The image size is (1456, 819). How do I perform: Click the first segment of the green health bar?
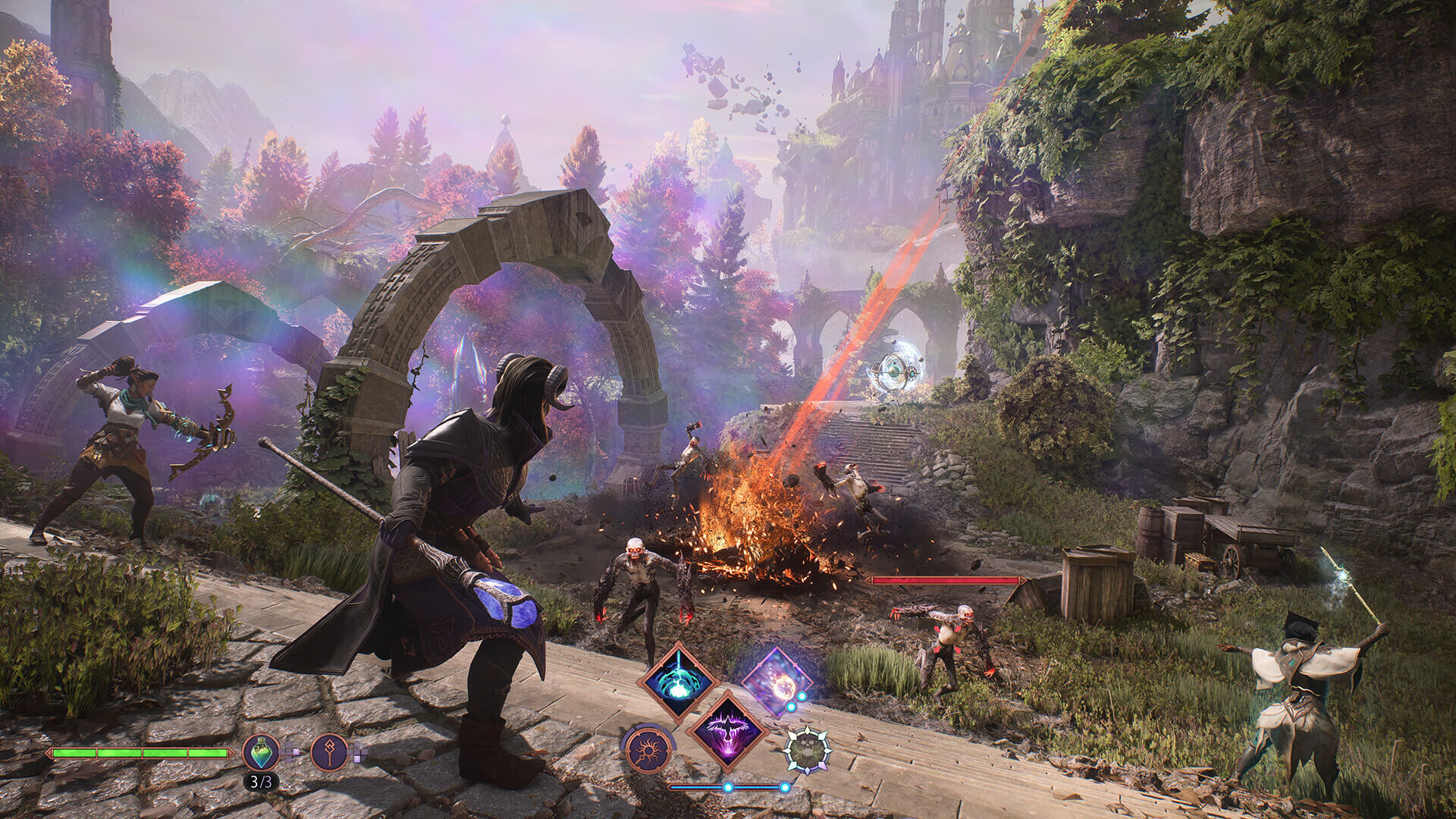click(x=73, y=752)
